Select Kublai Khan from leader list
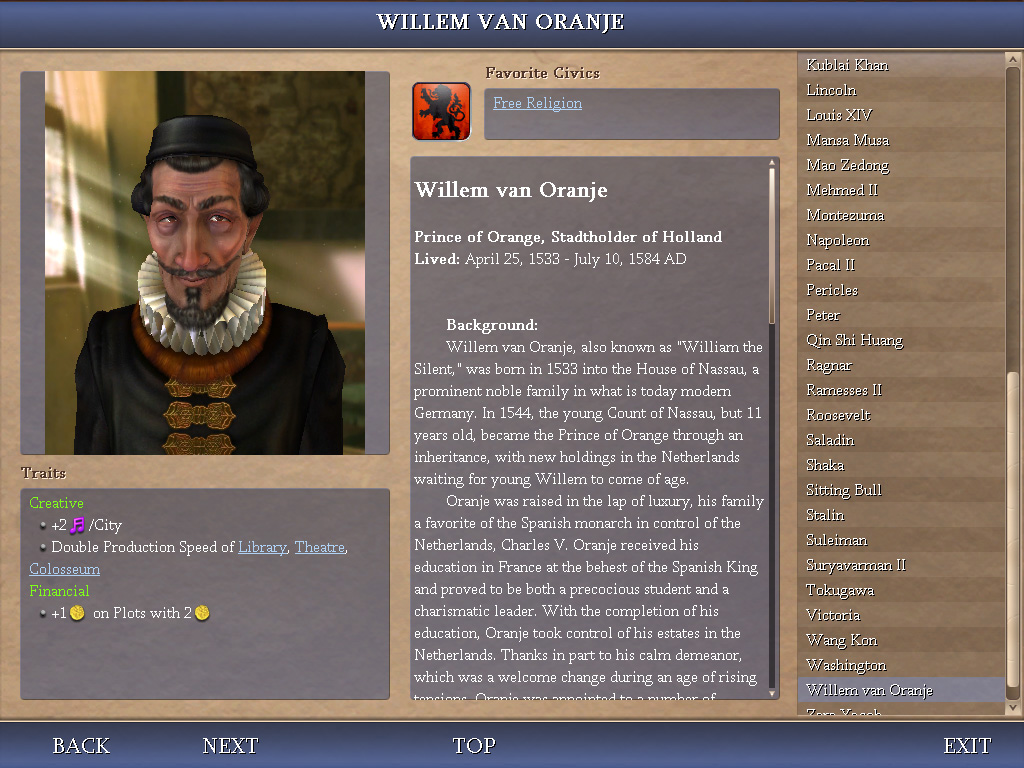The image size is (1024, 768). pos(847,65)
